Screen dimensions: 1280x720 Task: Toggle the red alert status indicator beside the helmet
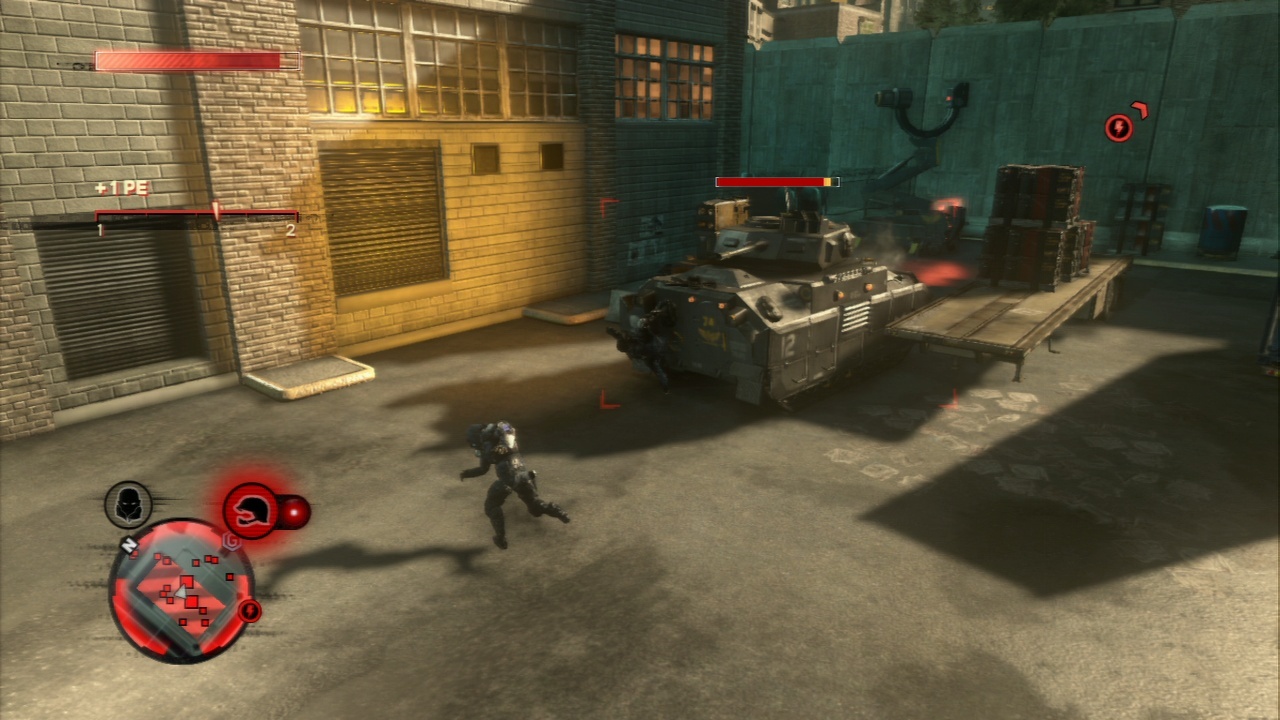pyautogui.click(x=296, y=512)
